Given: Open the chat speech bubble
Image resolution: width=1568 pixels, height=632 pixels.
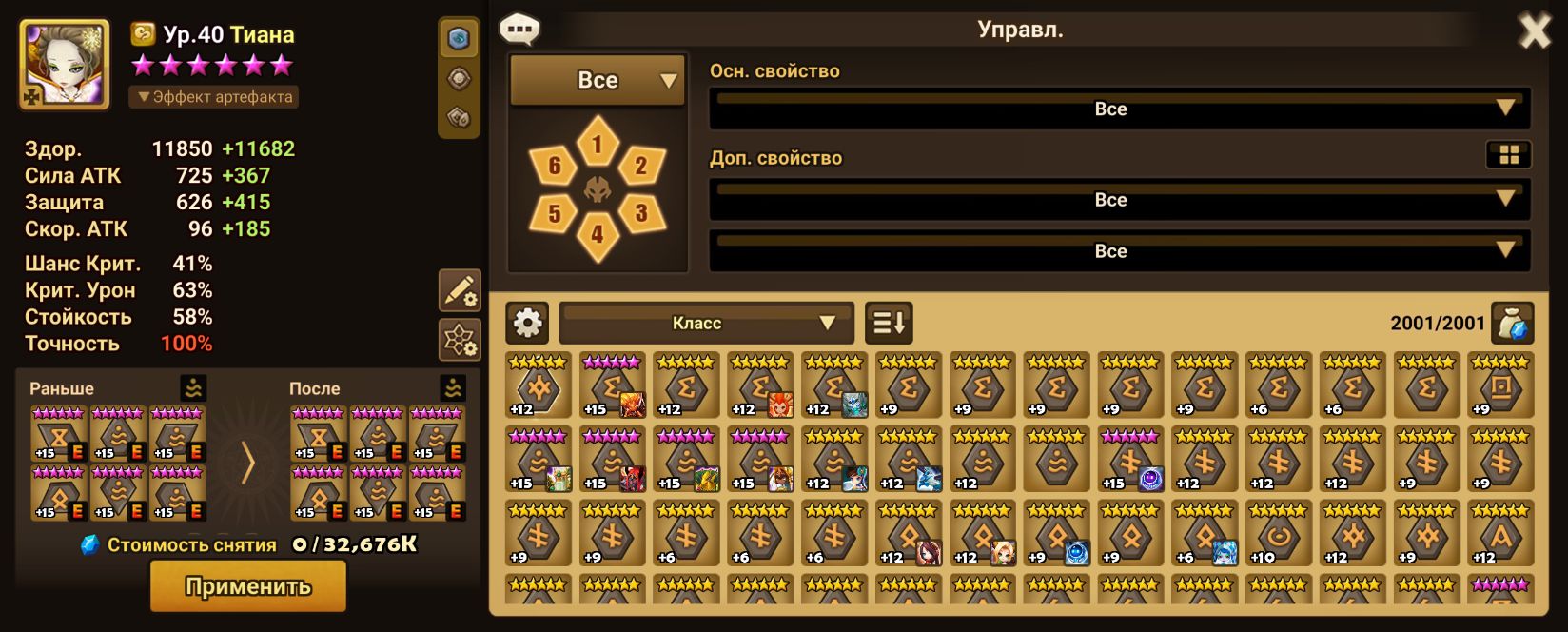Looking at the screenshot, I should [x=519, y=30].
